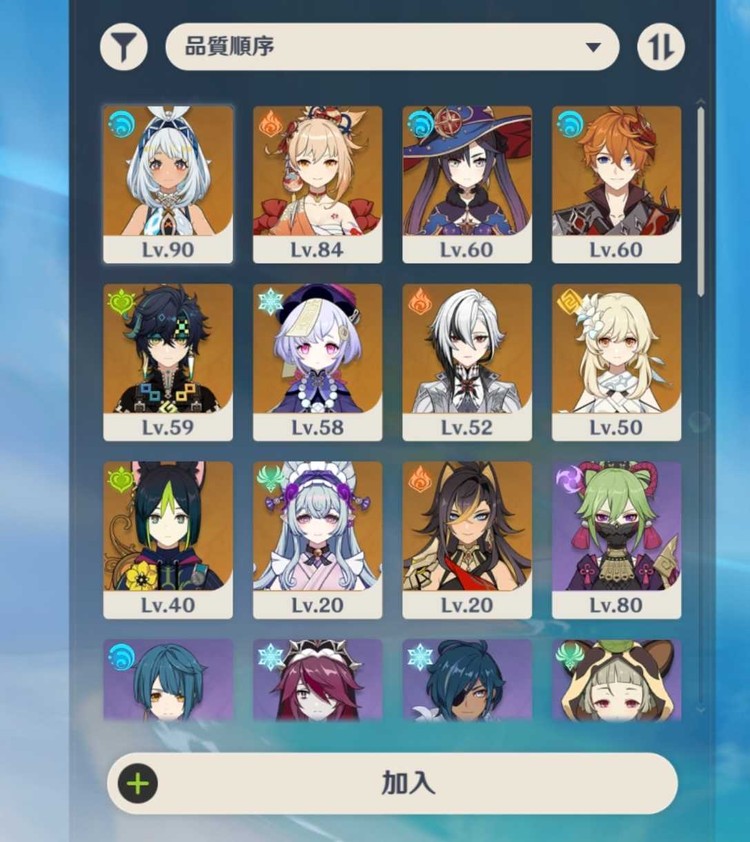Choose the Lv.58 Cryo character card
The height and width of the screenshot is (842, 750).
(317, 361)
